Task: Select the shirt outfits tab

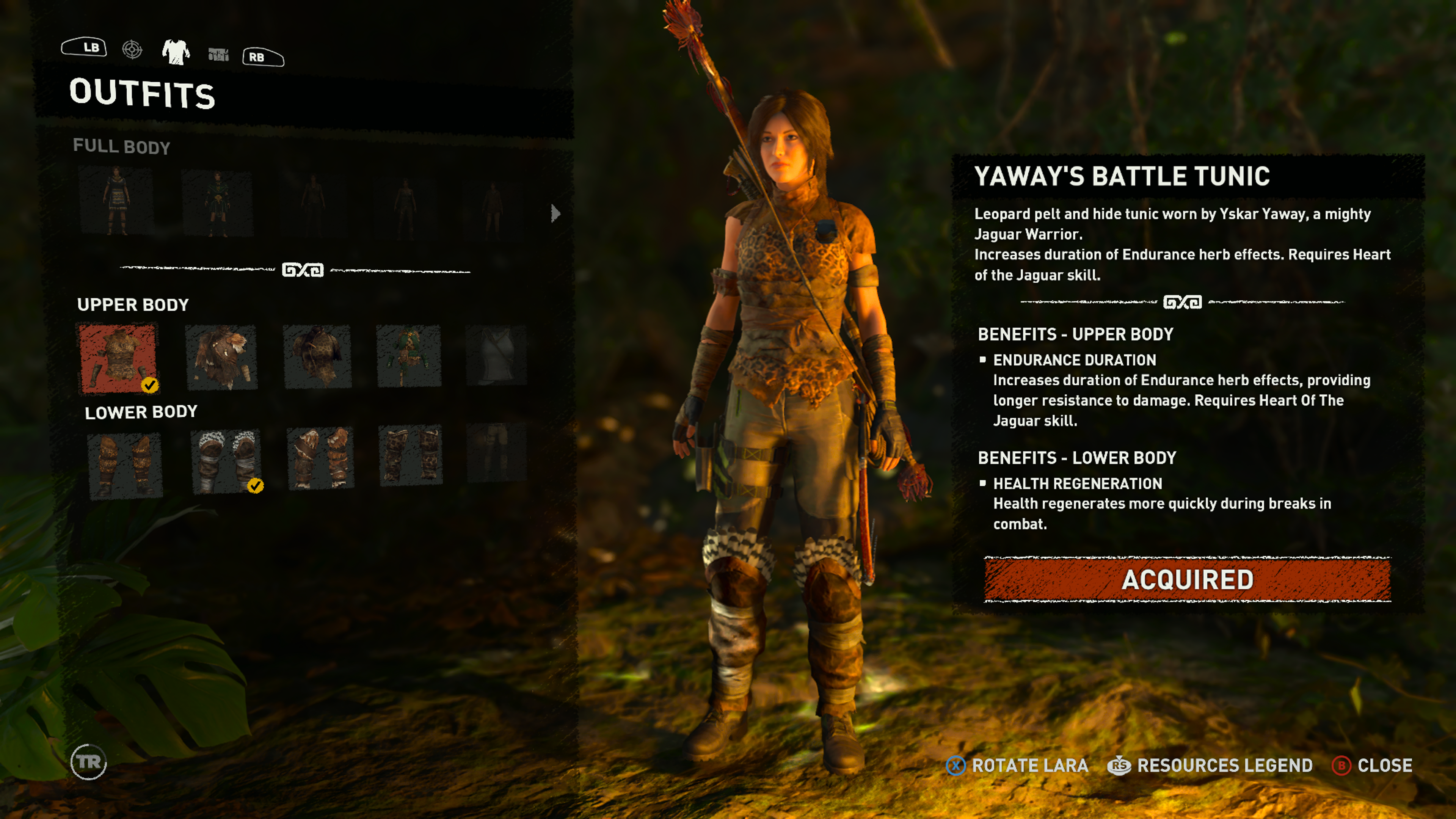Action: (176, 52)
